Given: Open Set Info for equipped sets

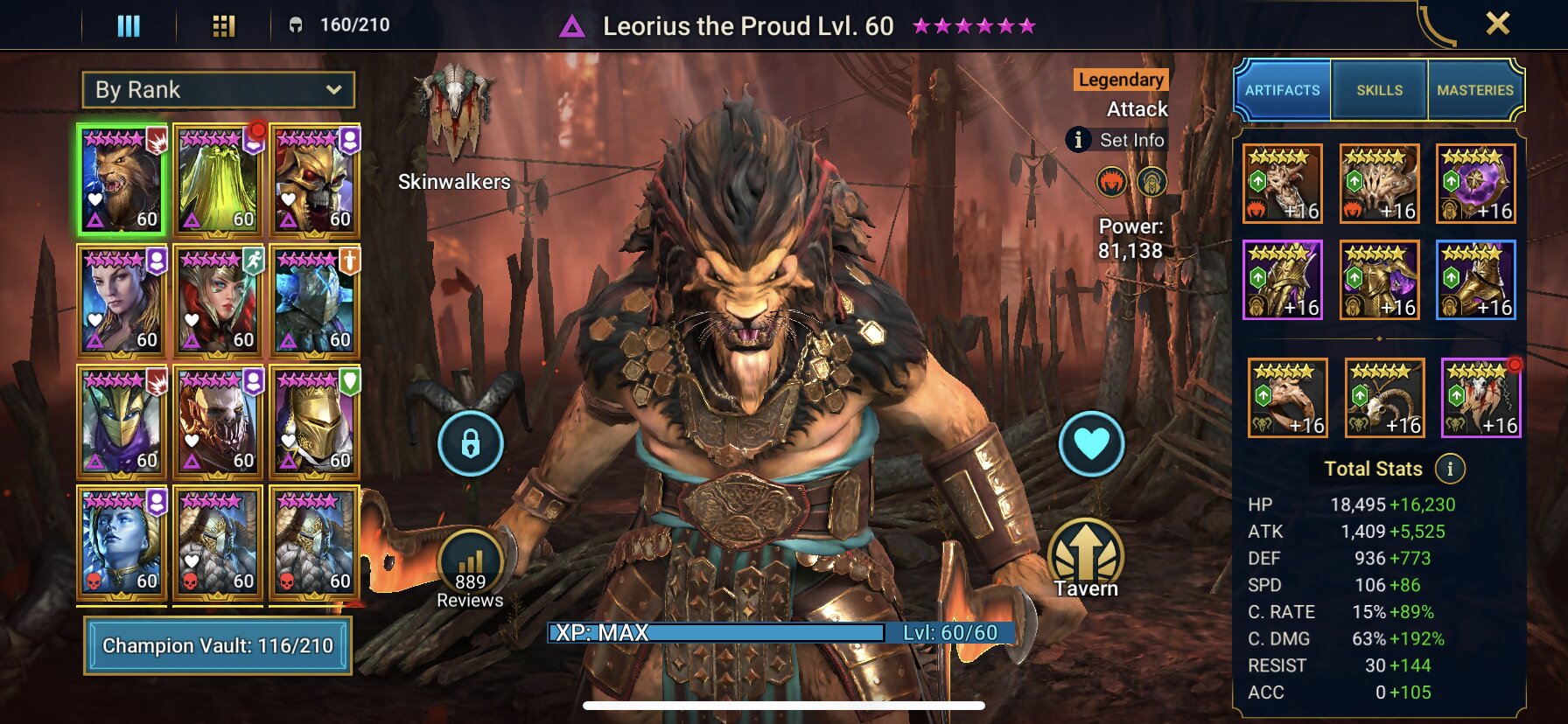Looking at the screenshot, I should pos(1130,139).
